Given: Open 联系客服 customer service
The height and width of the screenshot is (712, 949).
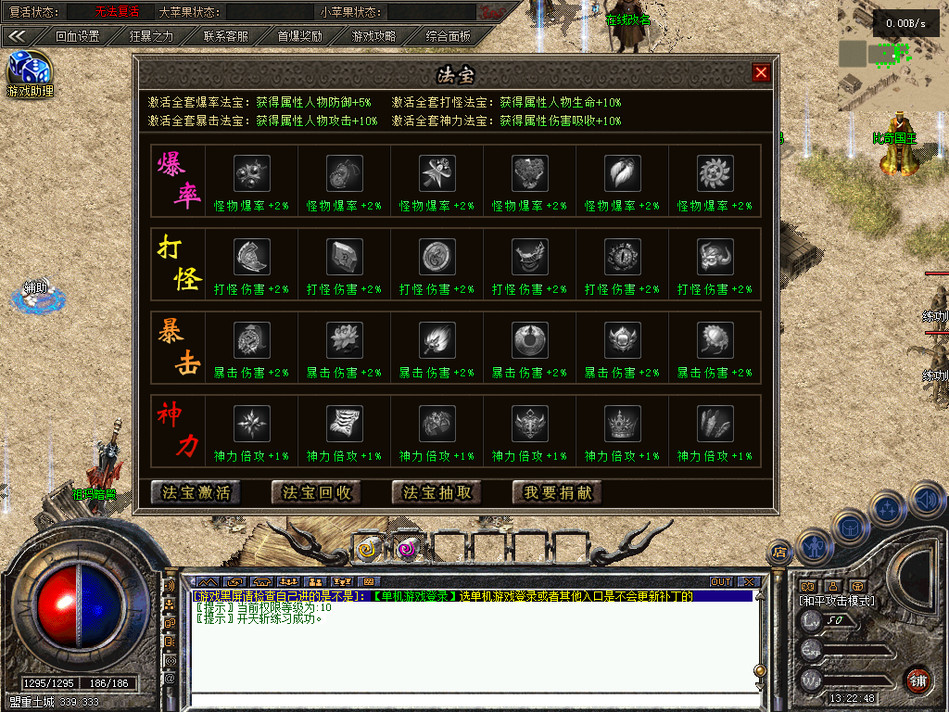Looking at the screenshot, I should 226,36.
